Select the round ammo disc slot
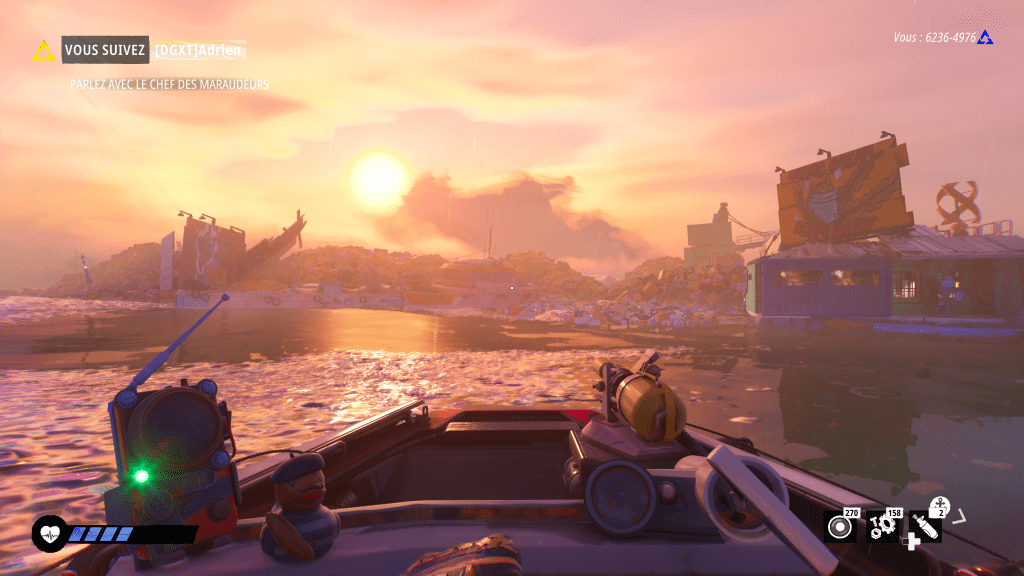 pyautogui.click(x=840, y=527)
